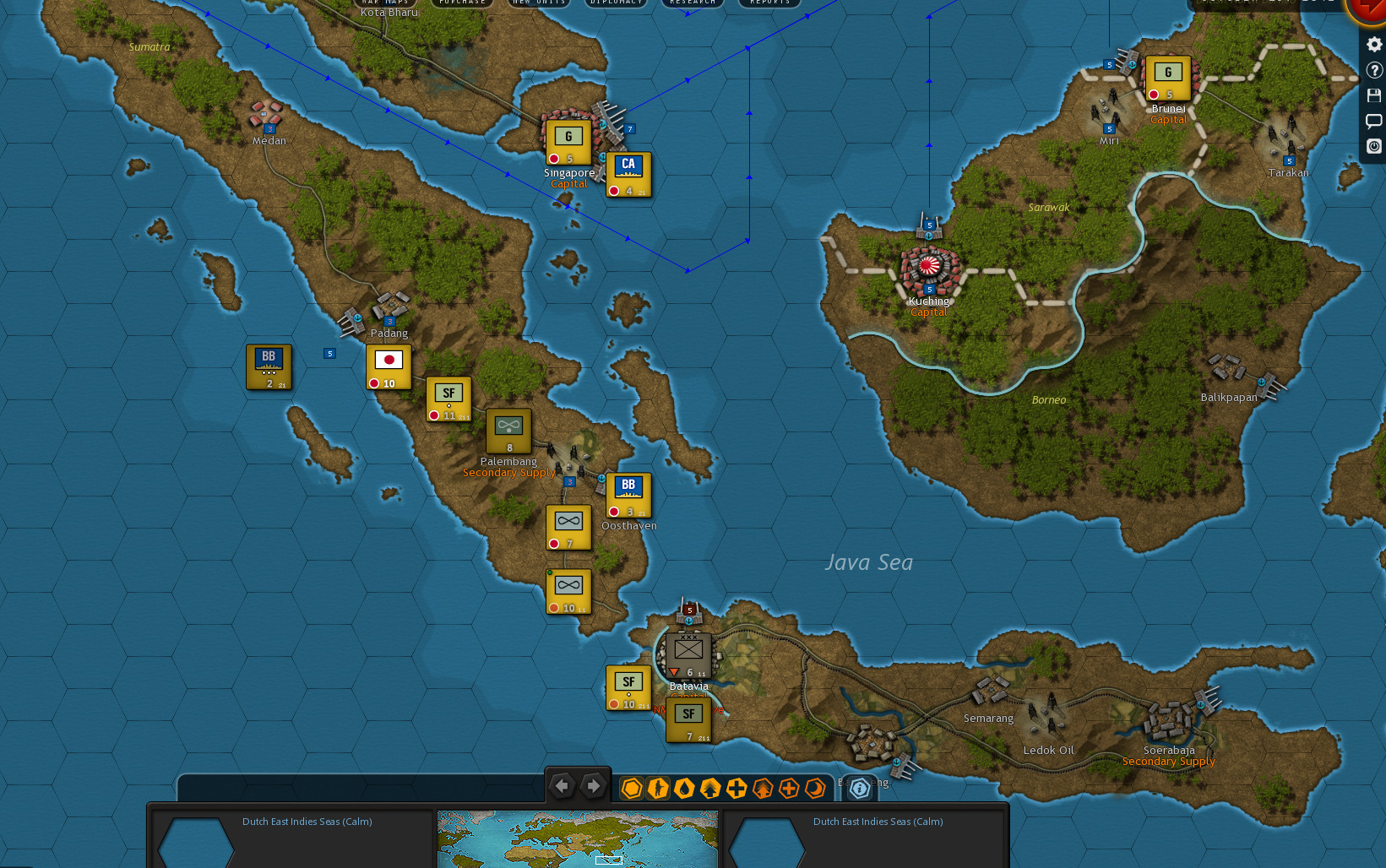The height and width of the screenshot is (868, 1386).
Task: Select the soldier unit filter icon
Action: pyautogui.click(x=658, y=789)
